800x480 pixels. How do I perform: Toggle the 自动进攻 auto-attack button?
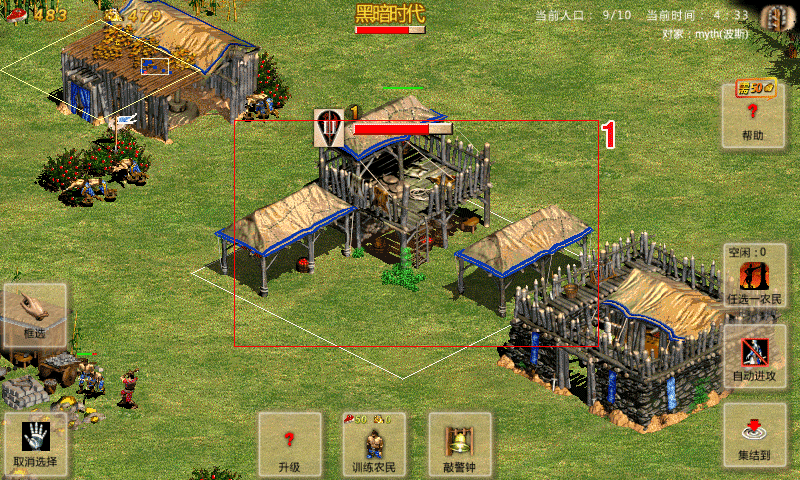pyautogui.click(x=754, y=357)
